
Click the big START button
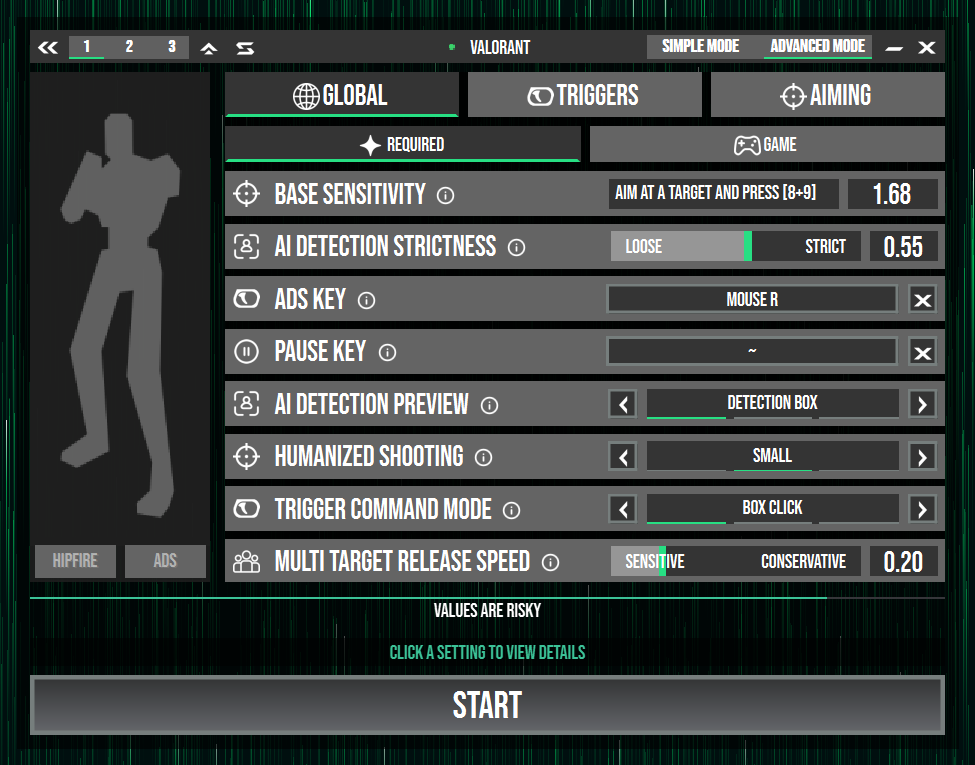point(487,705)
